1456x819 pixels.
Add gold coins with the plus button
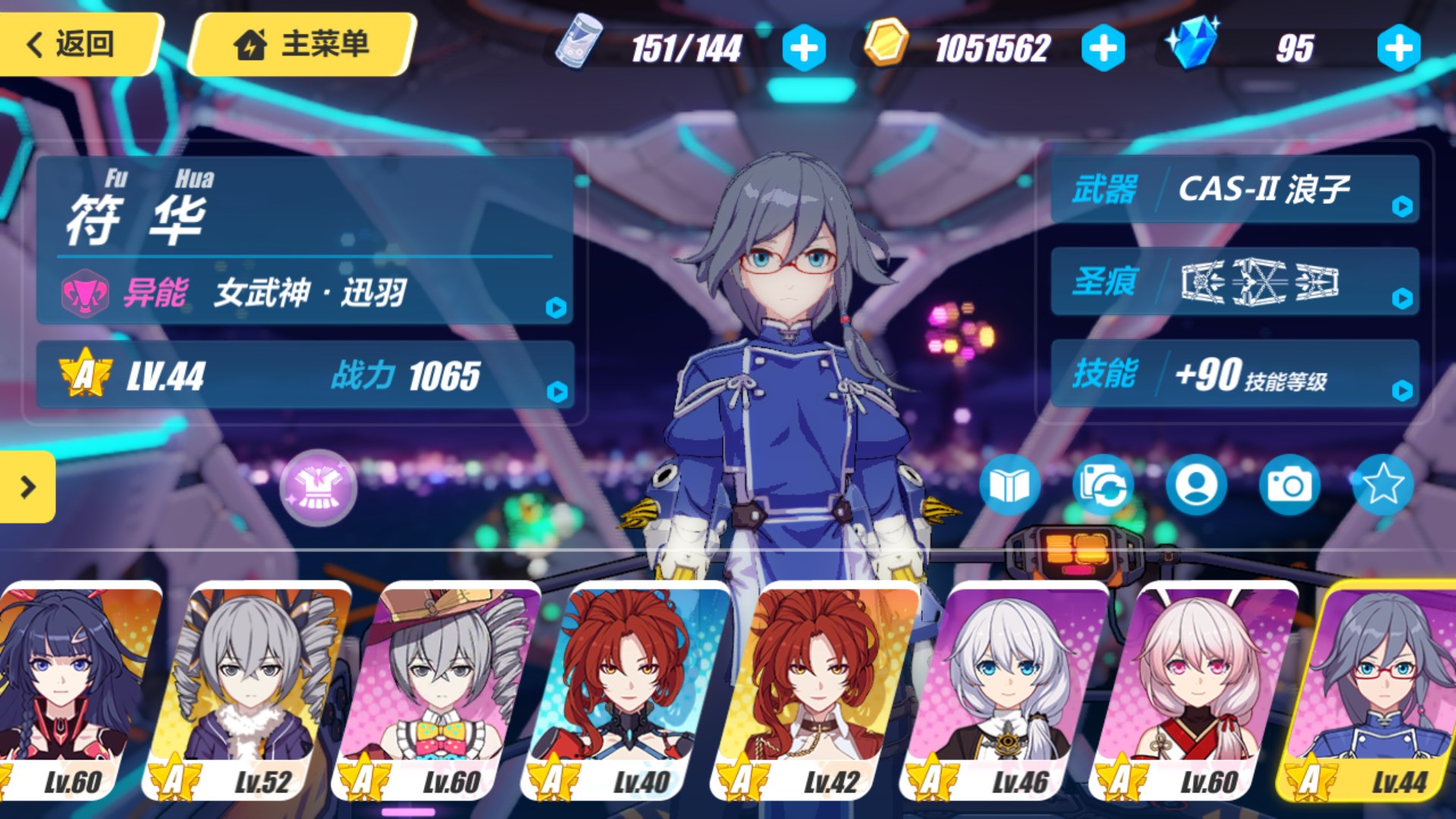tap(1103, 48)
